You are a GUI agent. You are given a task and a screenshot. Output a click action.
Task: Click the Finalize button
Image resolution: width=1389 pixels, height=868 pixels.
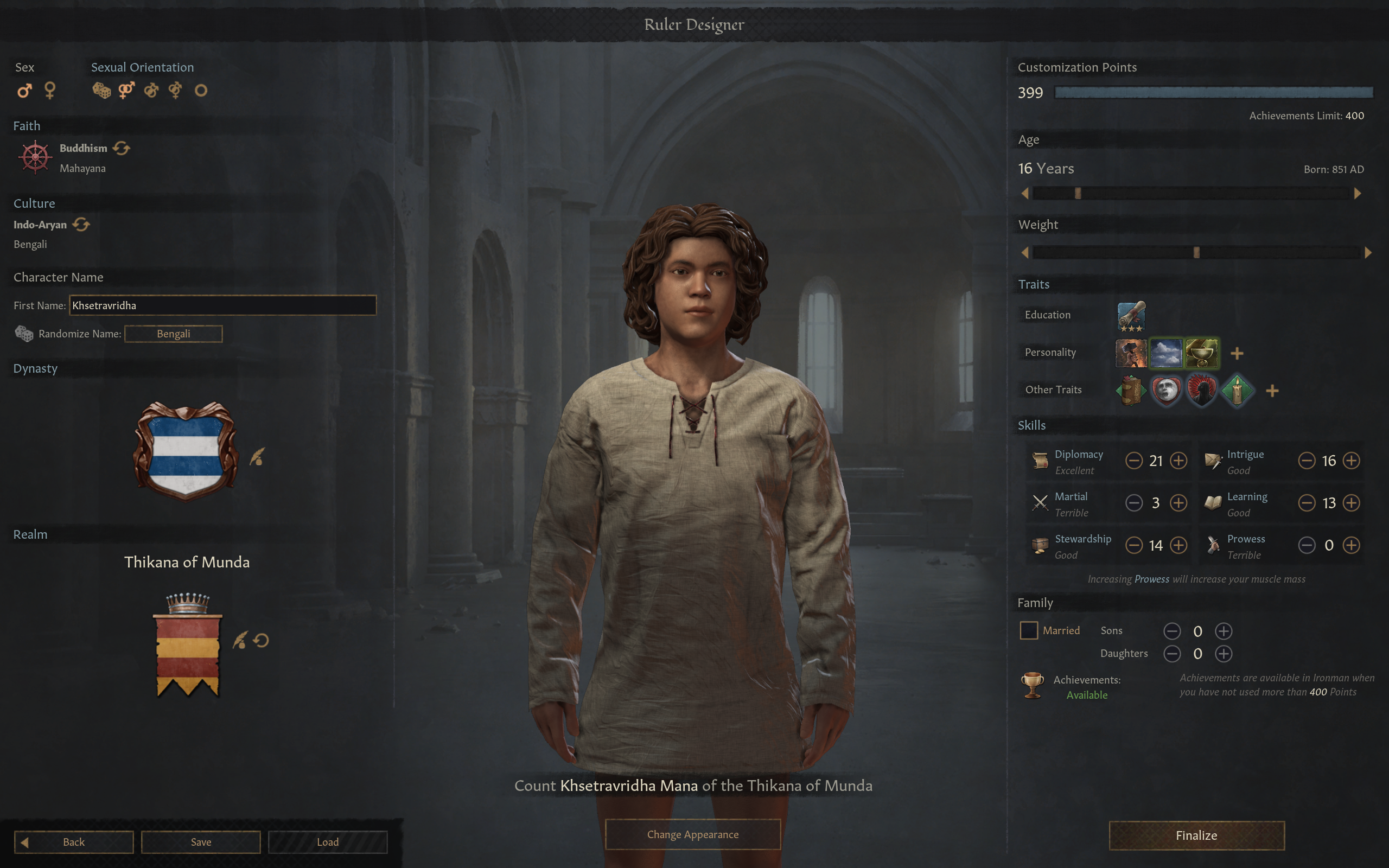[x=1196, y=835]
